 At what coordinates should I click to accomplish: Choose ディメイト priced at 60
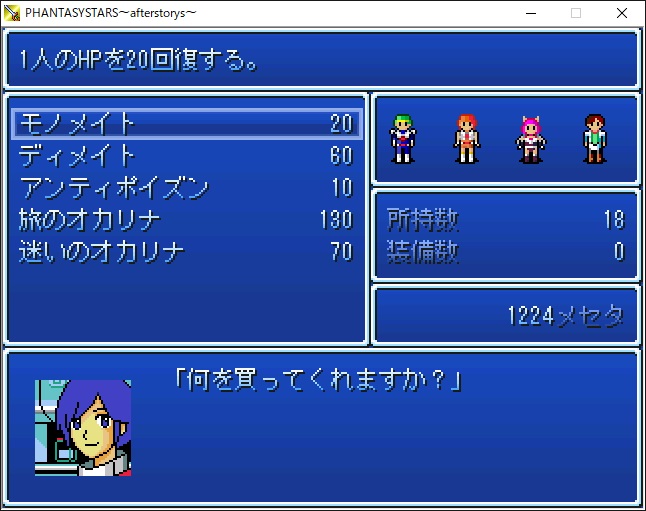186,155
